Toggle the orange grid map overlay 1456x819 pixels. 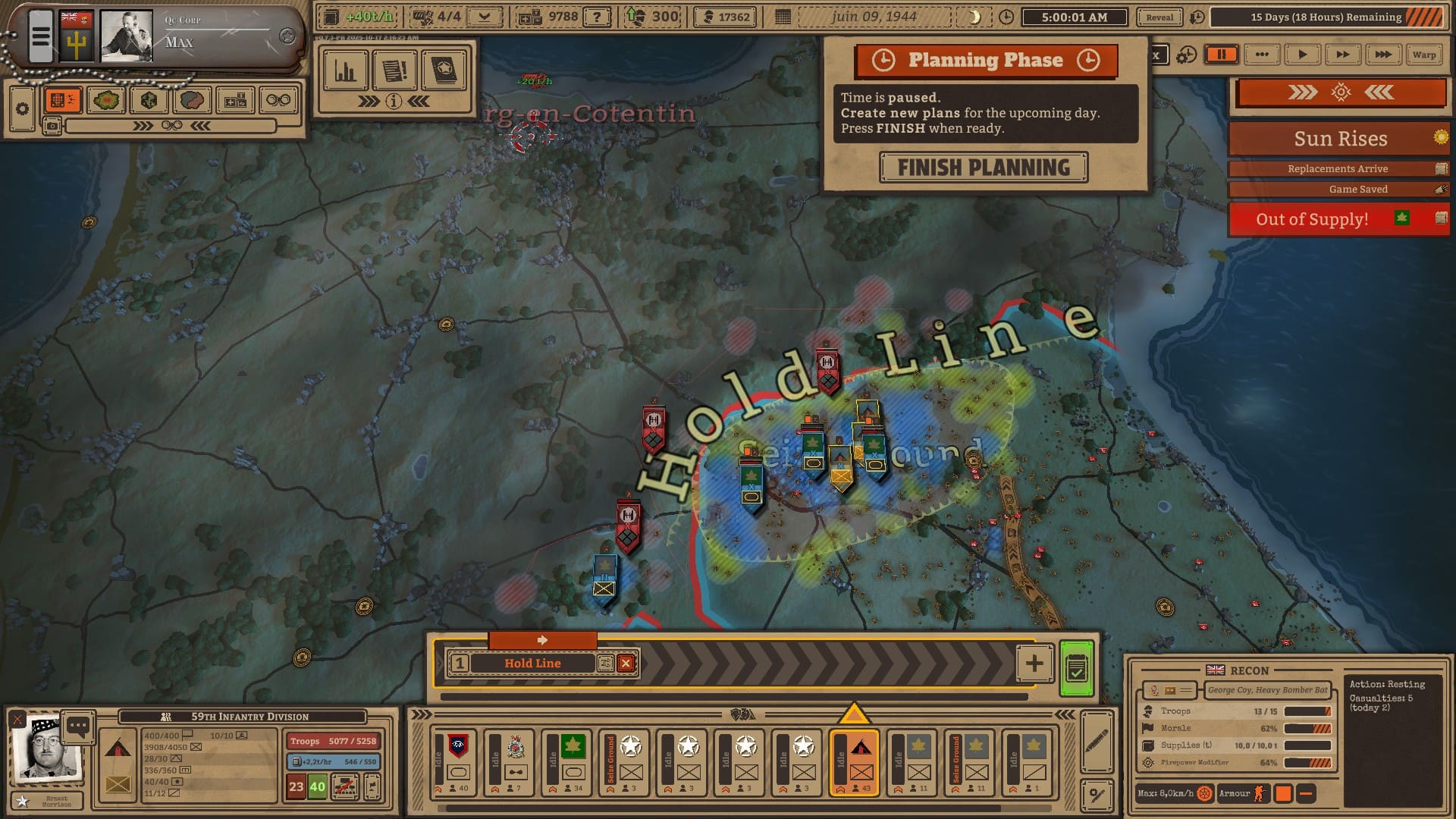pyautogui.click(x=62, y=100)
